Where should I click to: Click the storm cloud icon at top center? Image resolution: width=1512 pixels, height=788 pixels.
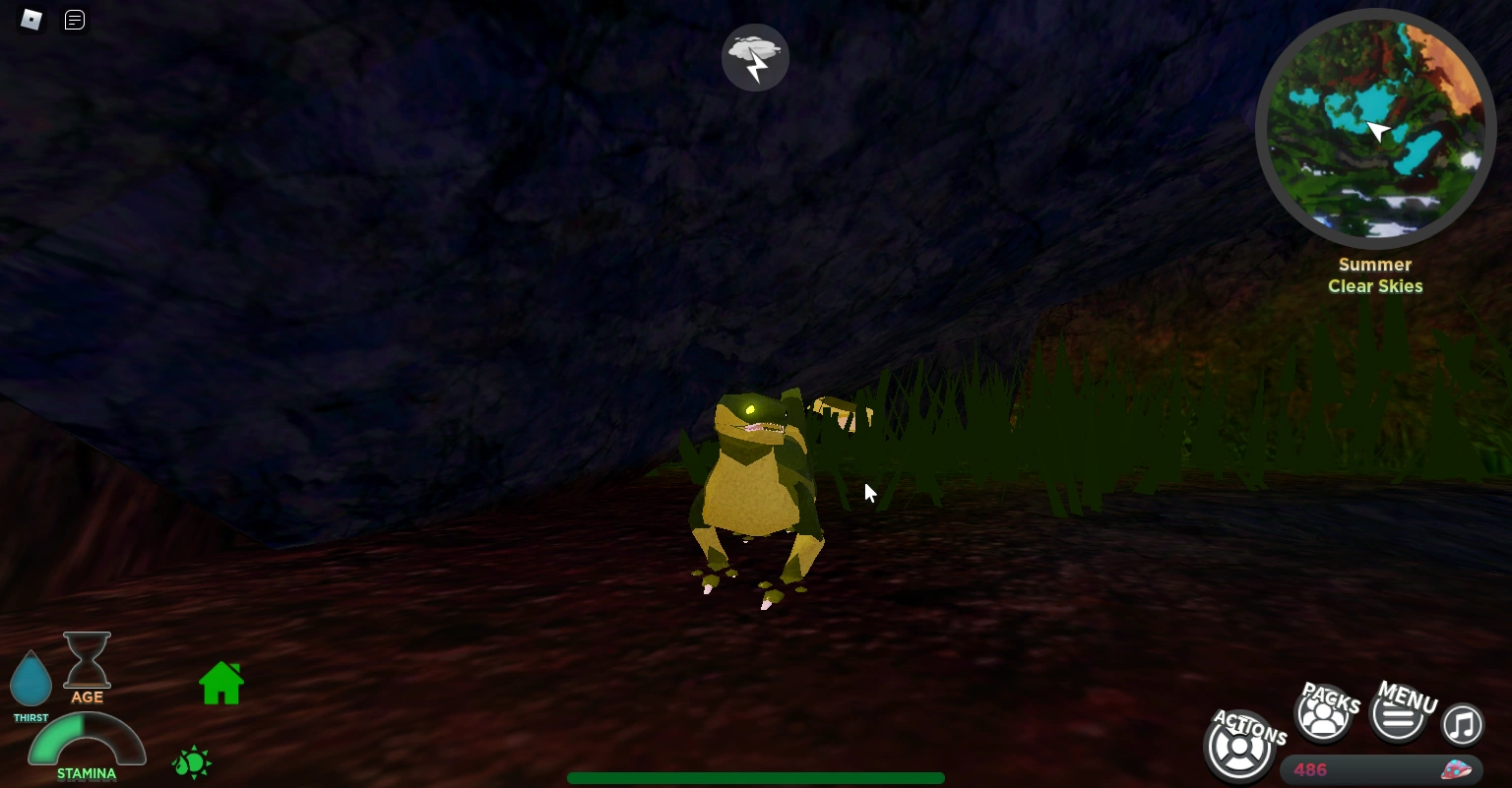[755, 57]
